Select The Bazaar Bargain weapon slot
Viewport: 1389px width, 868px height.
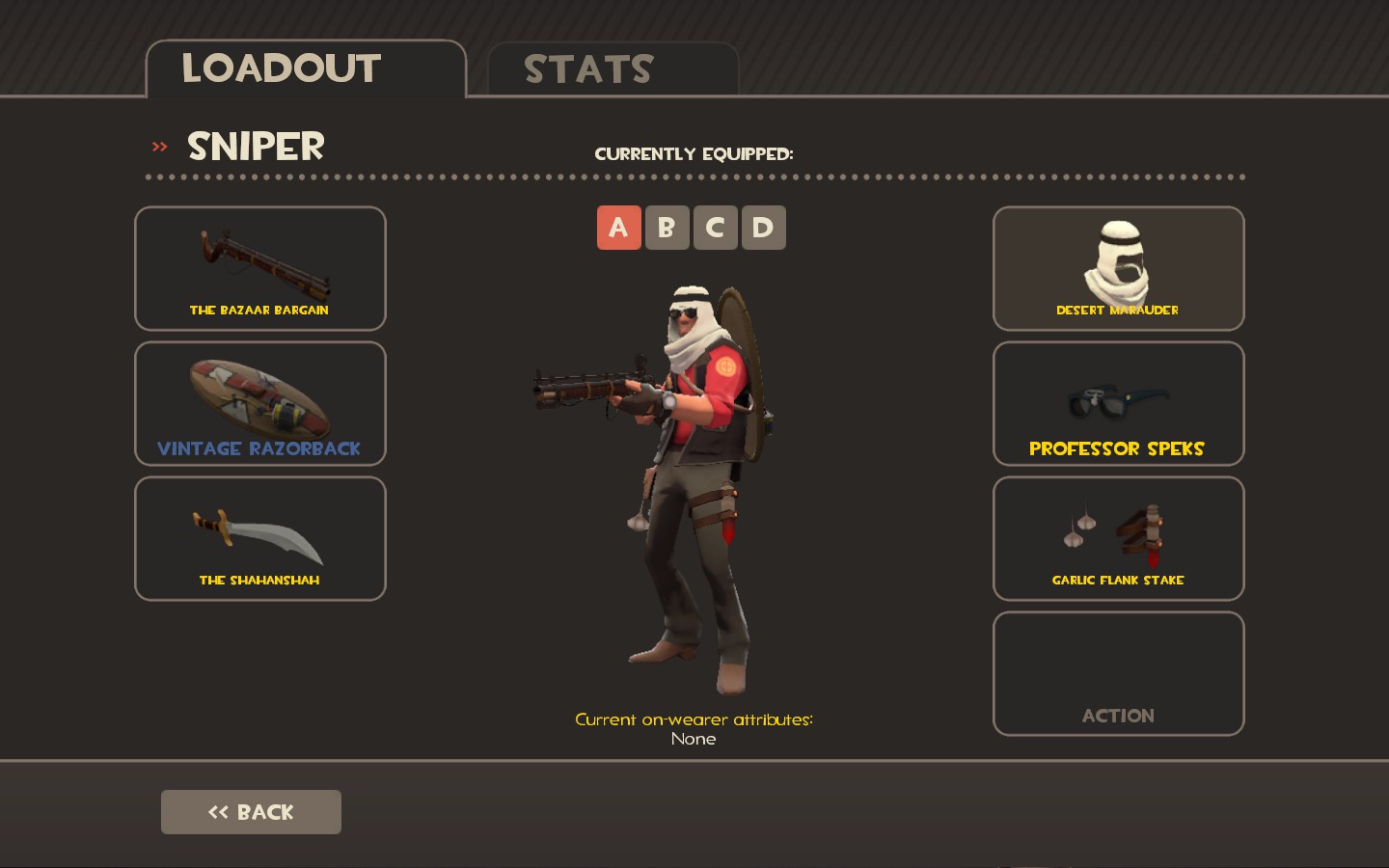260,268
